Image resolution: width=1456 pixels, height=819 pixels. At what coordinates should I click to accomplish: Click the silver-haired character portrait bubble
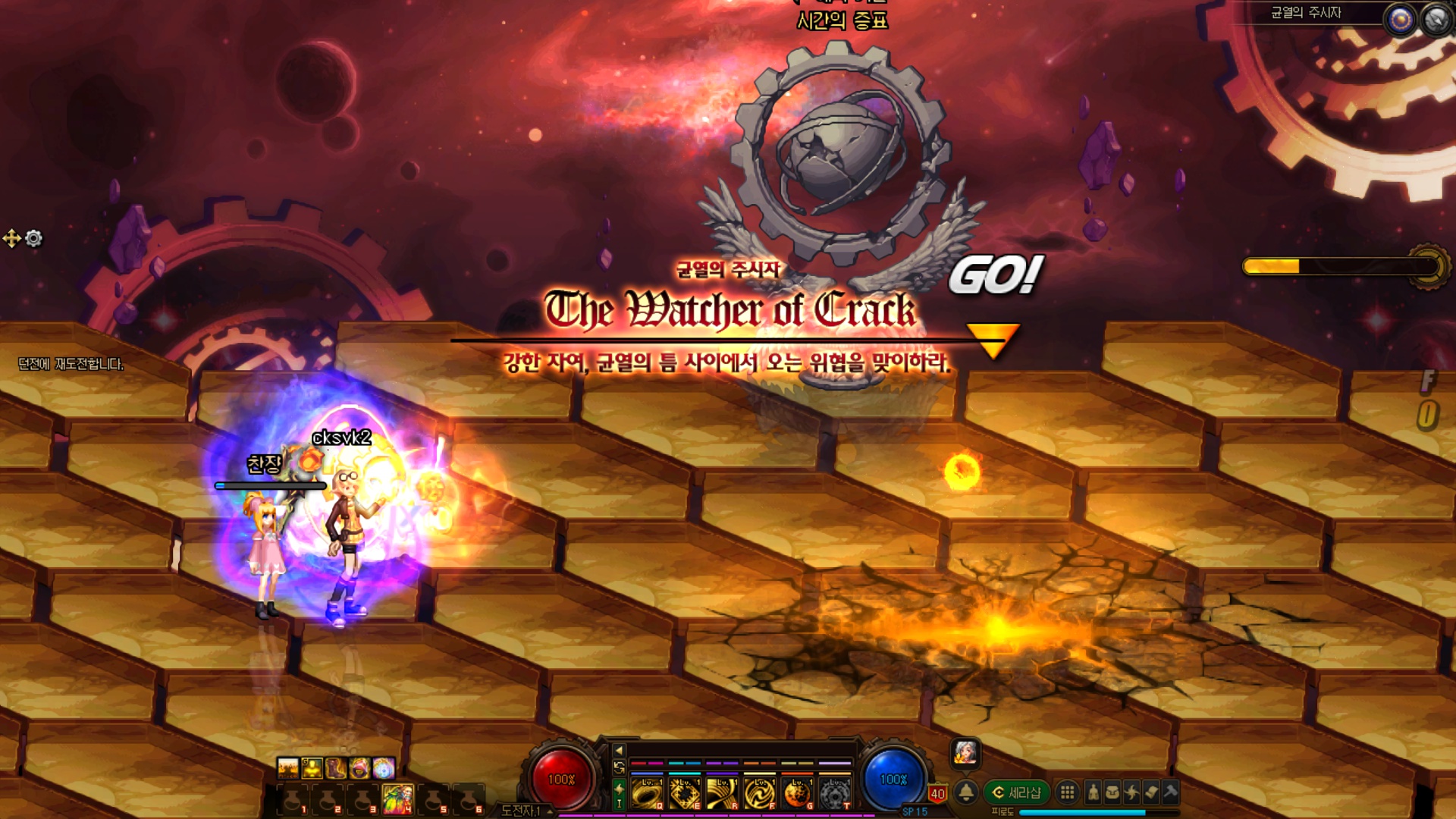tap(965, 752)
